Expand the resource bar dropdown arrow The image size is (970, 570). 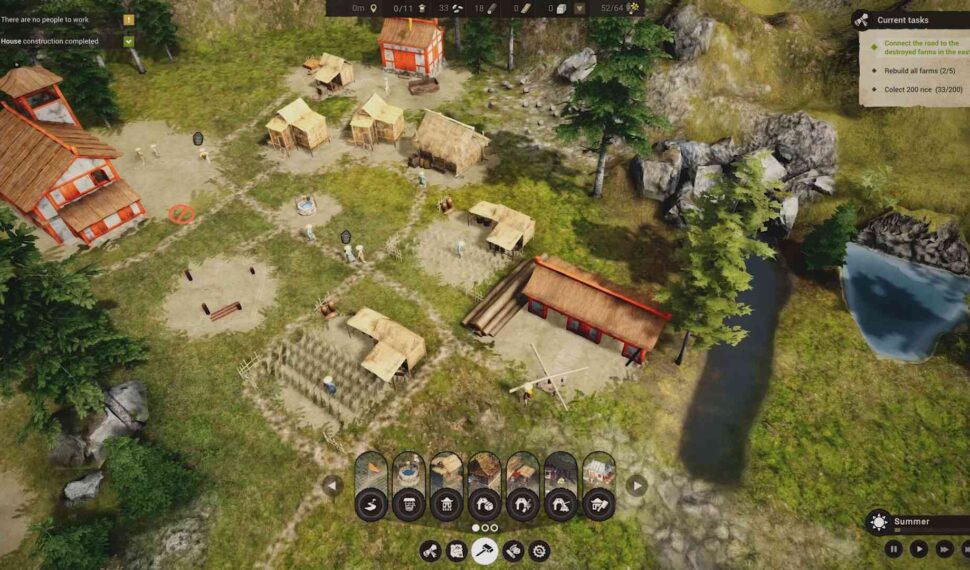pyautogui.click(x=579, y=8)
